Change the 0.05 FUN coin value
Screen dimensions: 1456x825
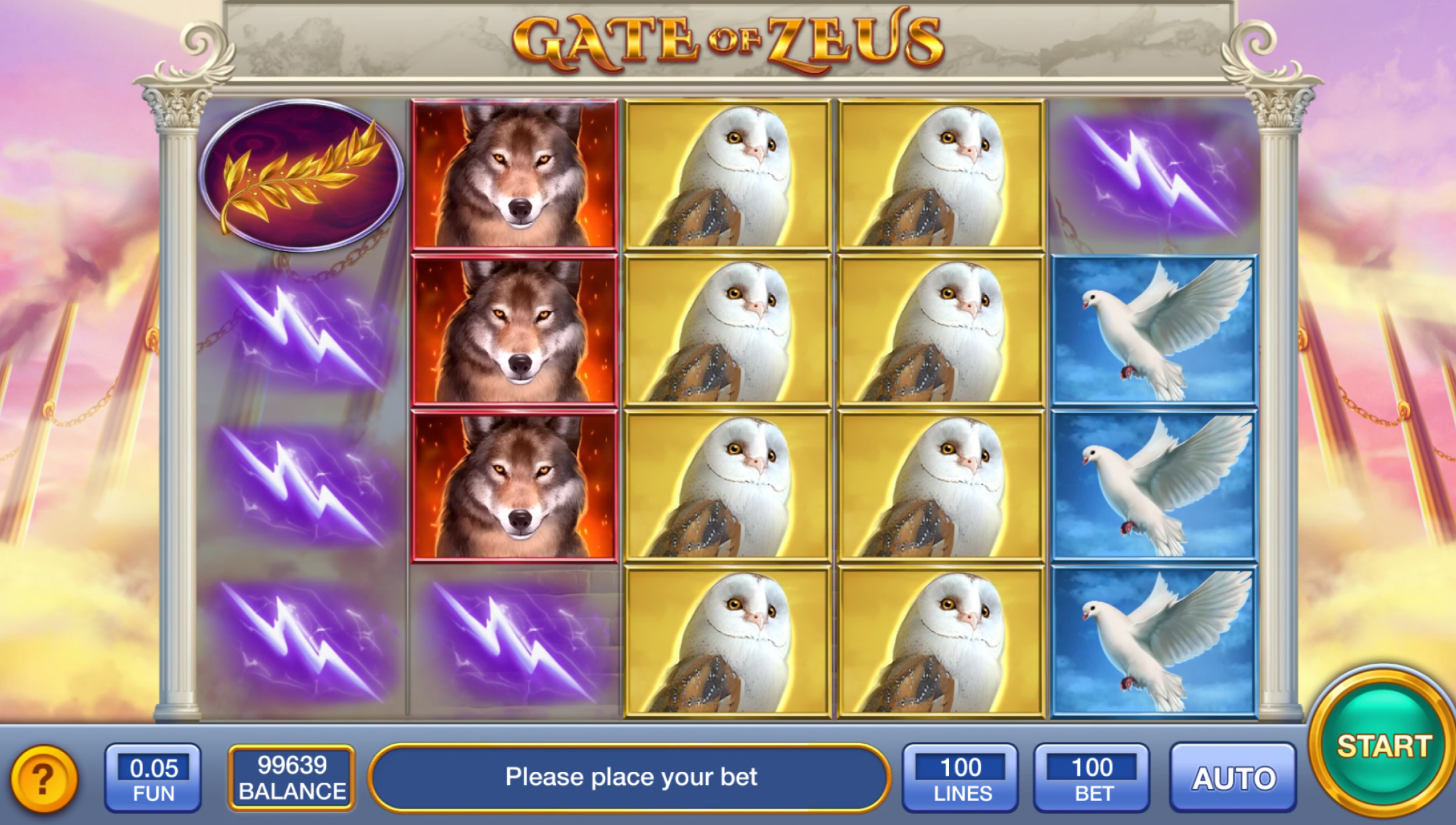153,778
